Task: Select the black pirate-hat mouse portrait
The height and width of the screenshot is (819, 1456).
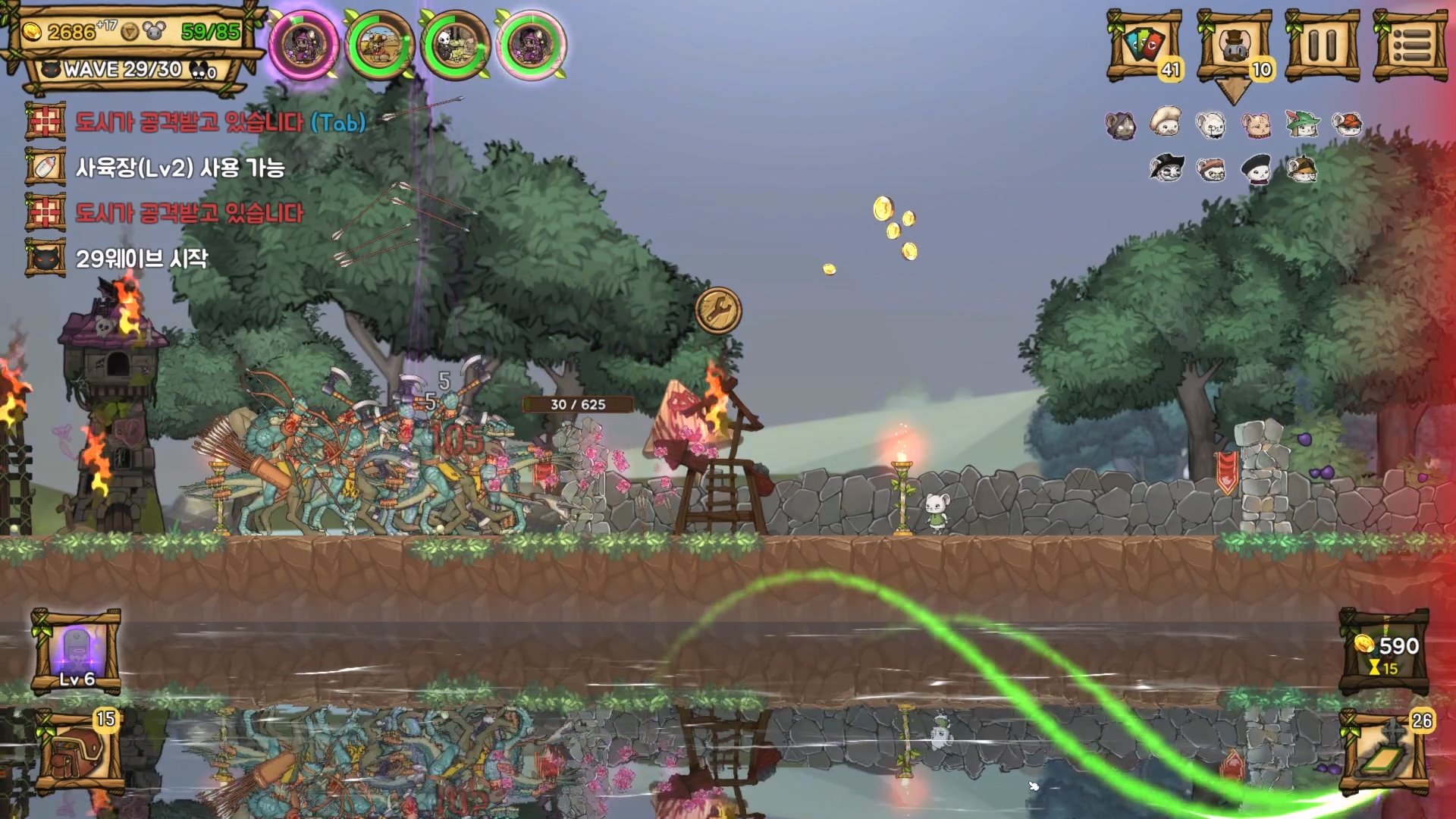Action: click(x=1166, y=168)
